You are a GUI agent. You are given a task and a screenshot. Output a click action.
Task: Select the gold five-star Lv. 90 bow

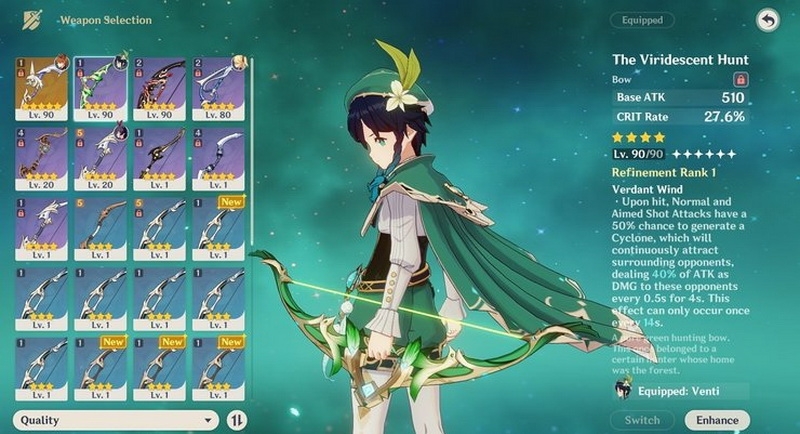(40, 88)
